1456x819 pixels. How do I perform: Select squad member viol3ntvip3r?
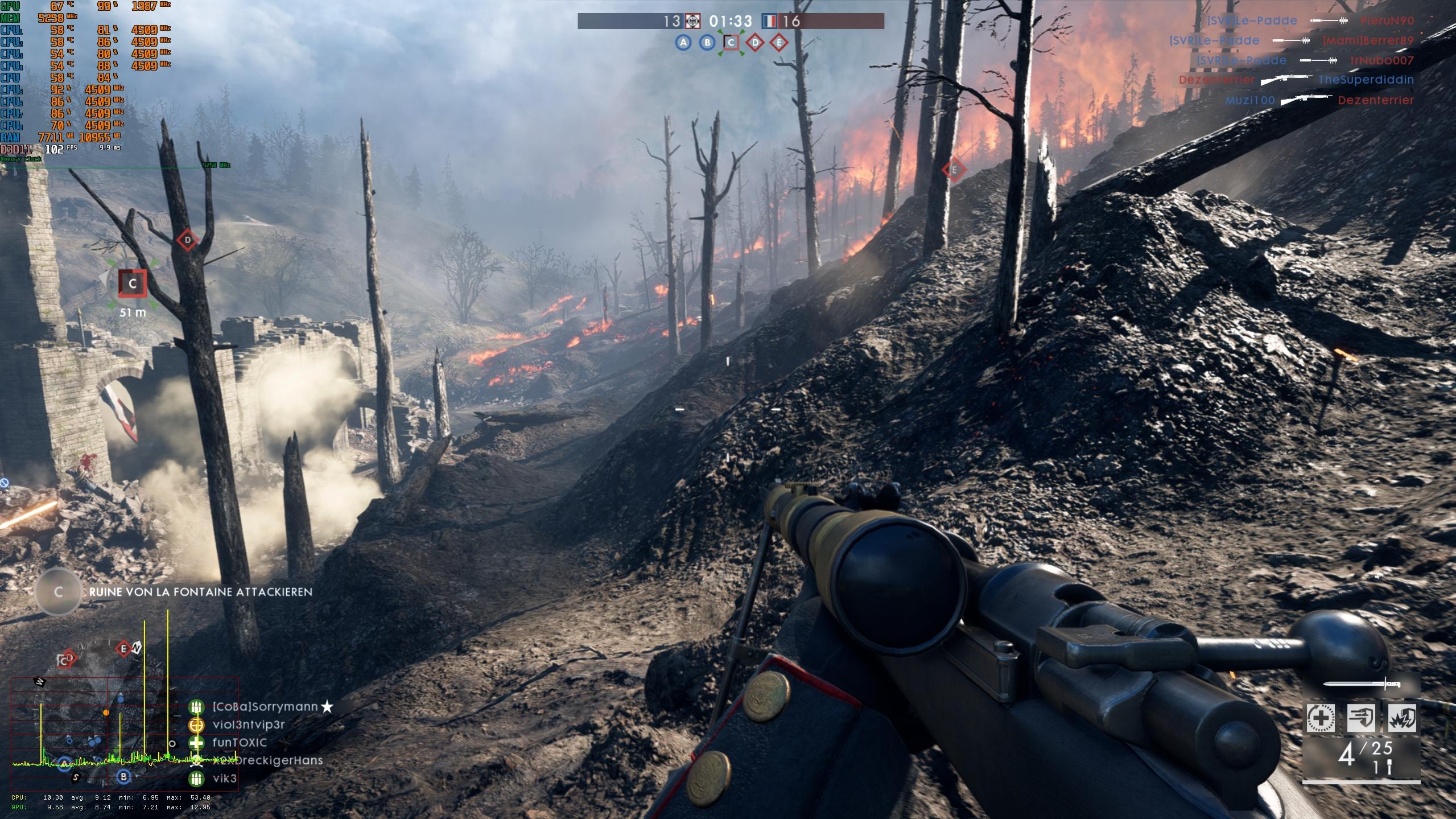[x=248, y=725]
